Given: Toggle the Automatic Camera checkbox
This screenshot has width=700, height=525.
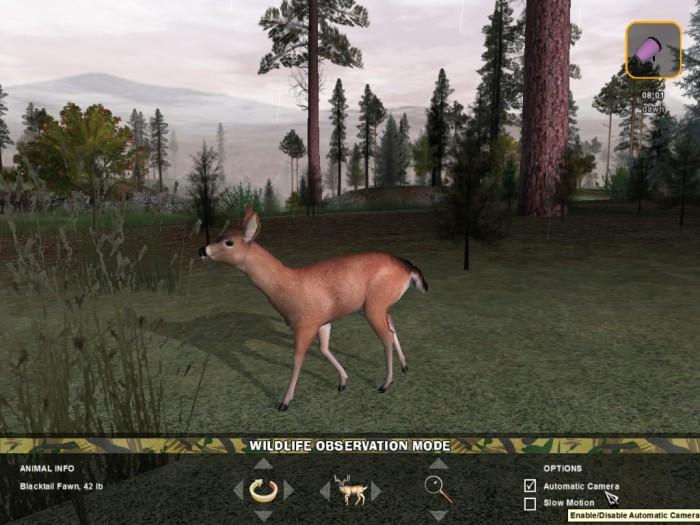Looking at the screenshot, I should 530,486.
